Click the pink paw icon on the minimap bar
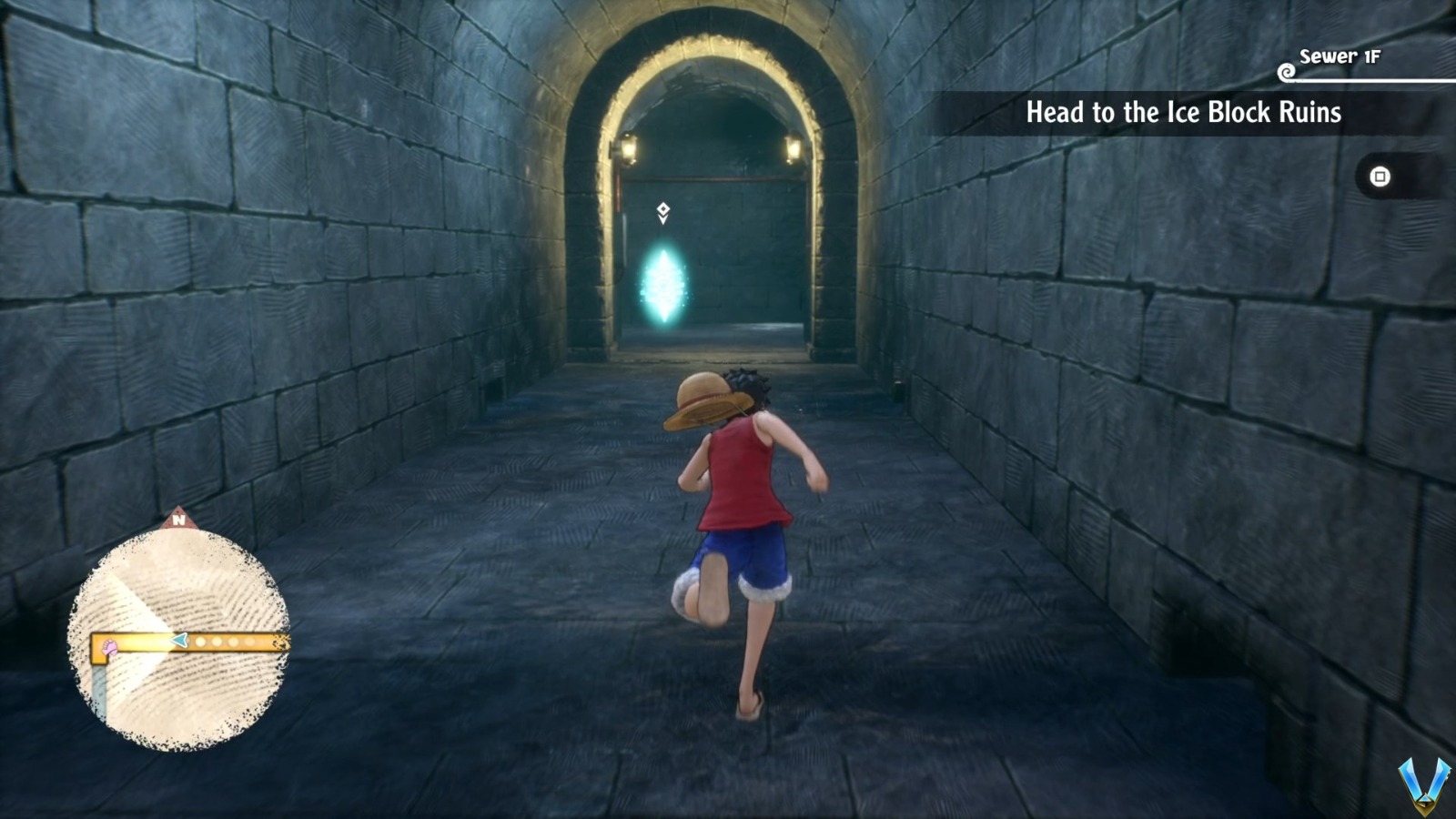 point(109,645)
